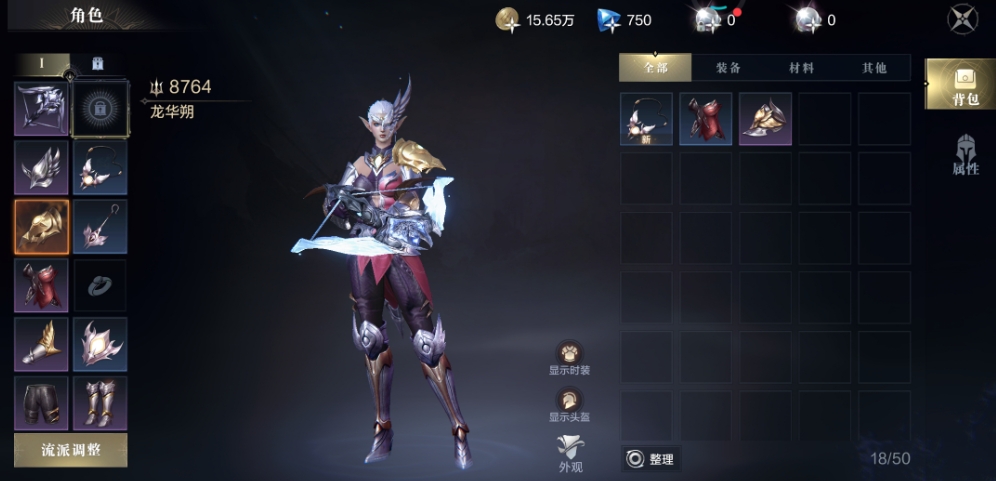The image size is (996, 481).
Task: Close the character screen
Action: click(x=962, y=19)
